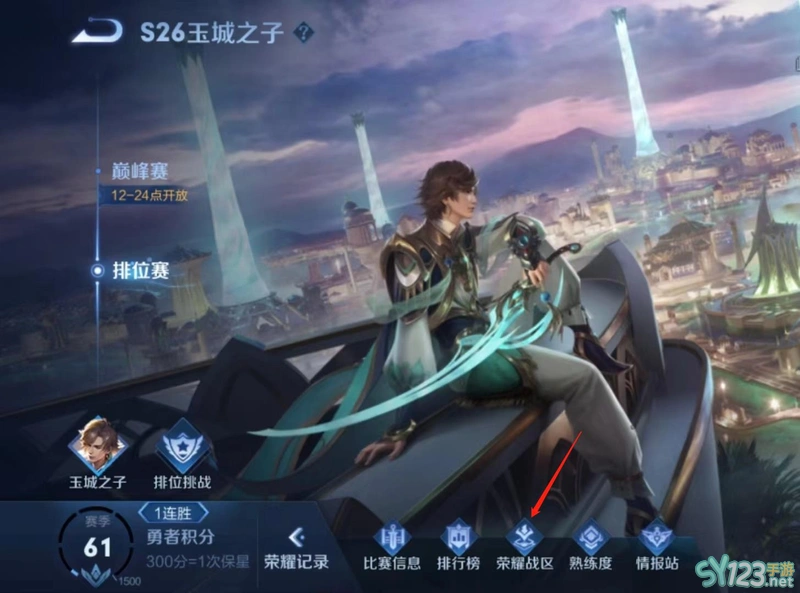This screenshot has width=800, height=593.
Task: Open the 玉城之子 skin icon
Action: [94, 447]
